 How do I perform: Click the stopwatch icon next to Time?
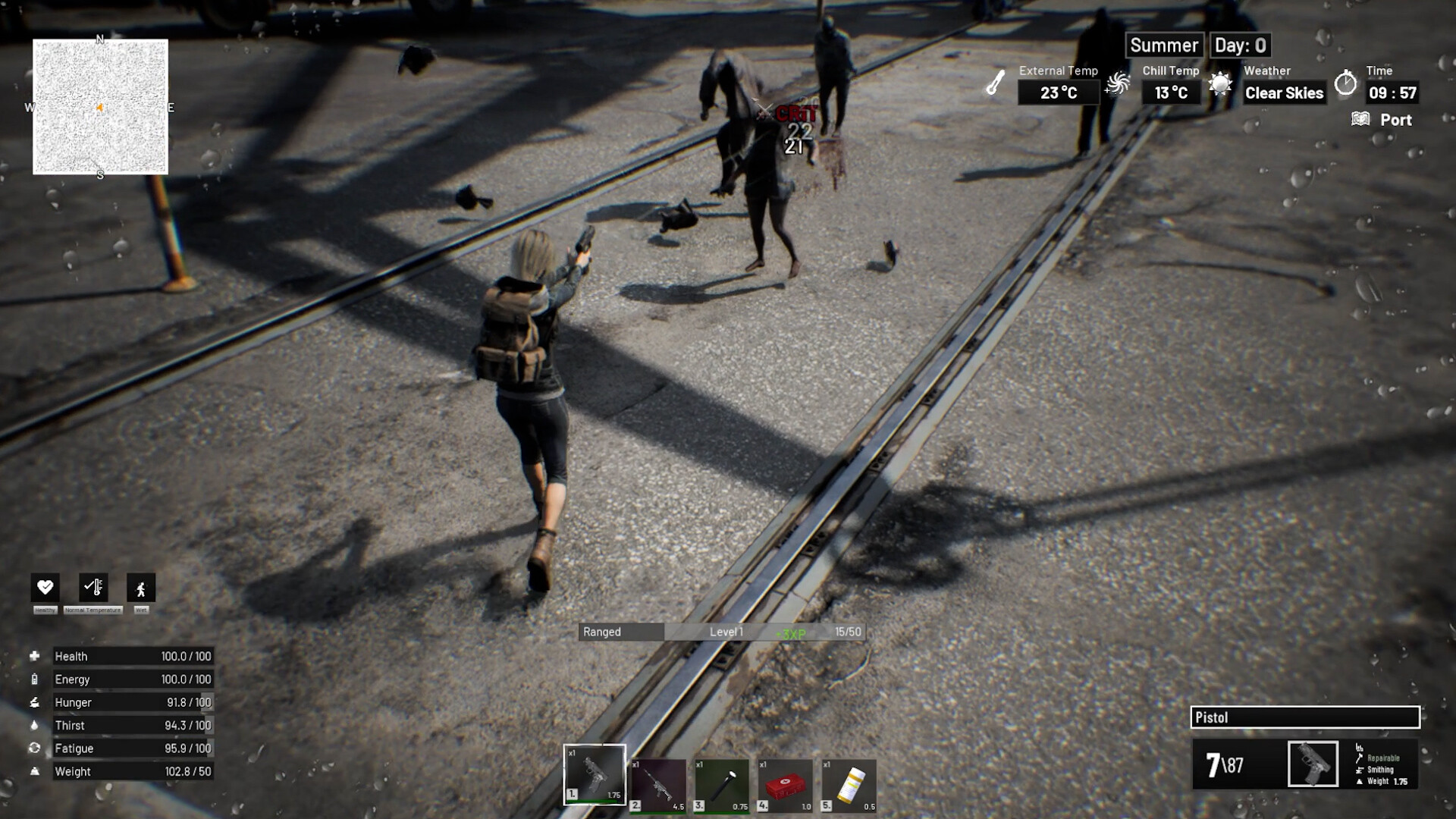pos(1347,85)
